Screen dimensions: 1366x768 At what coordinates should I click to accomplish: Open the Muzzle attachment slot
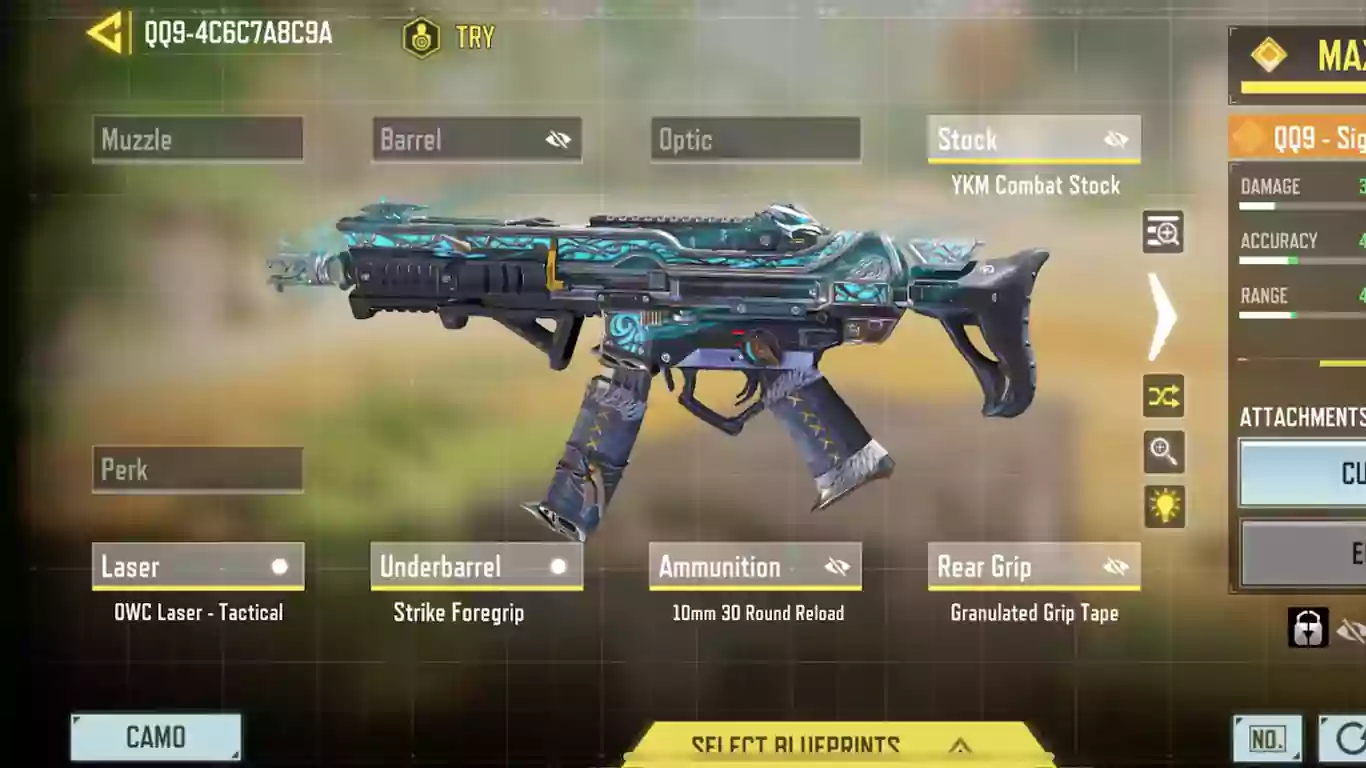point(197,139)
